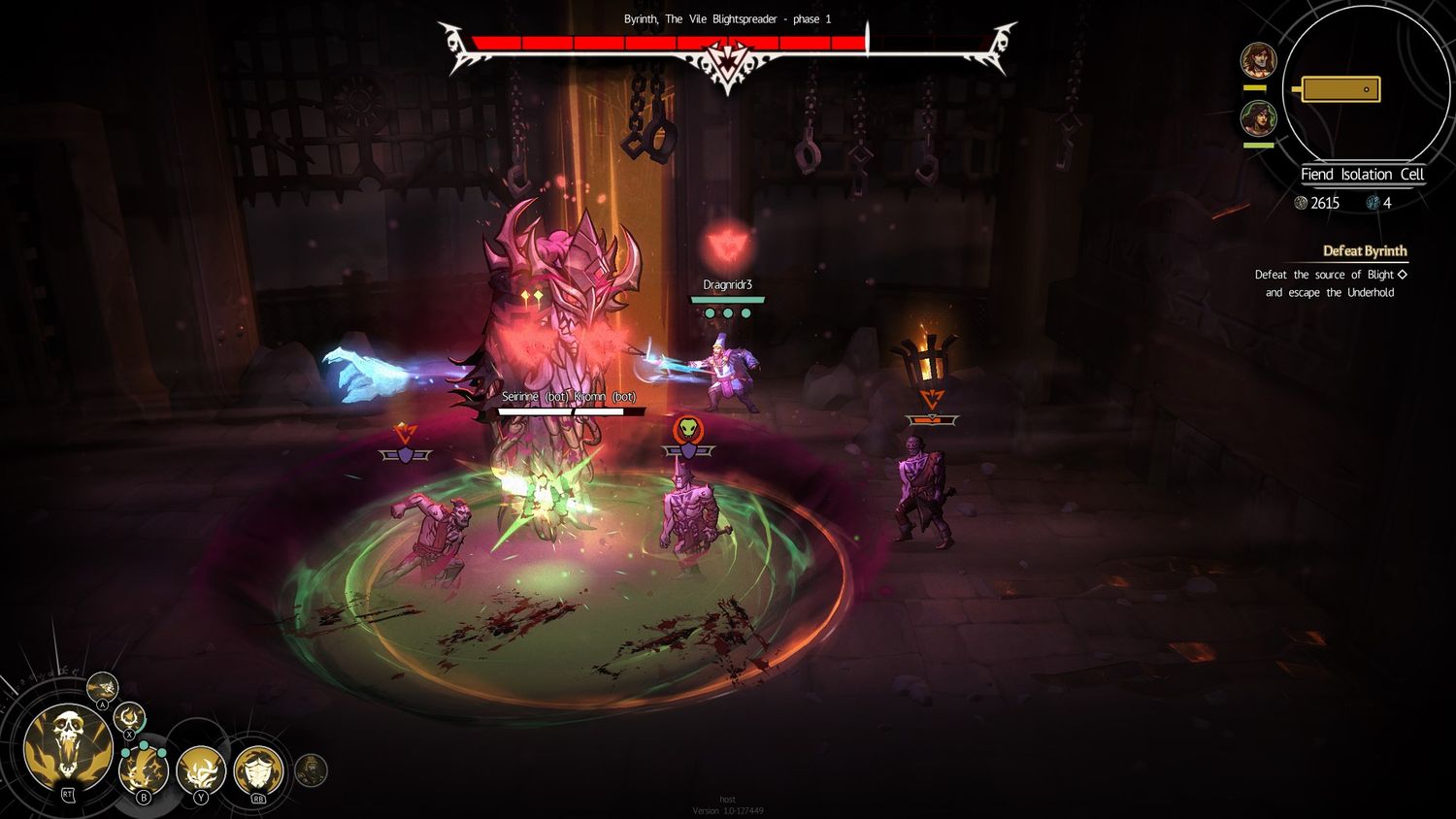Select the bearded ally portrait
1456x819 pixels.
point(1258,60)
